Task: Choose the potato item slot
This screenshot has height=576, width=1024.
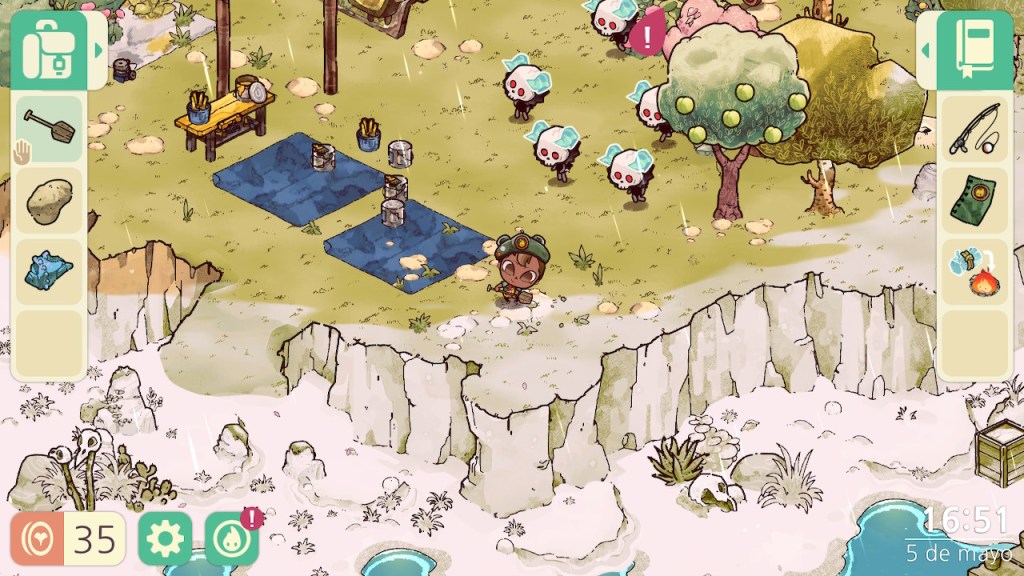Action: (48, 201)
